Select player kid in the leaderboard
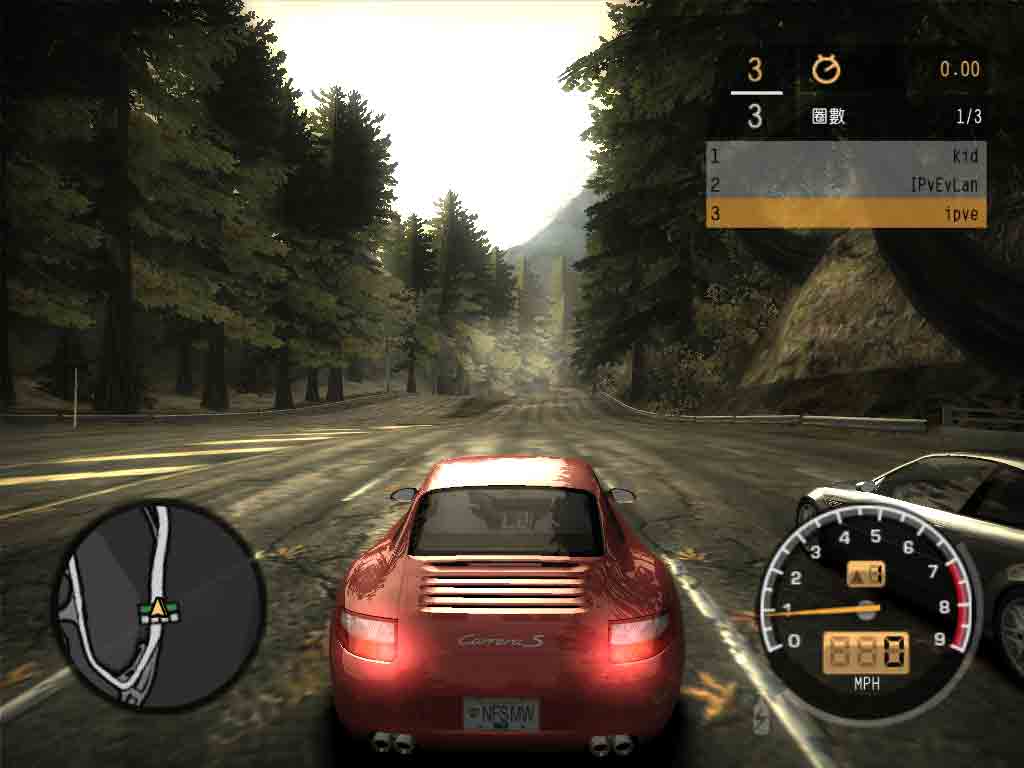The width and height of the screenshot is (1024, 768). click(x=845, y=156)
